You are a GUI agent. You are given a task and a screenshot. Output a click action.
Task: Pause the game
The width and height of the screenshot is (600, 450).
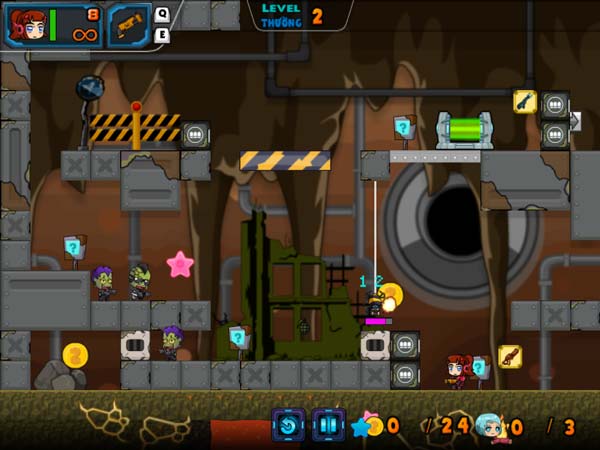[328, 425]
